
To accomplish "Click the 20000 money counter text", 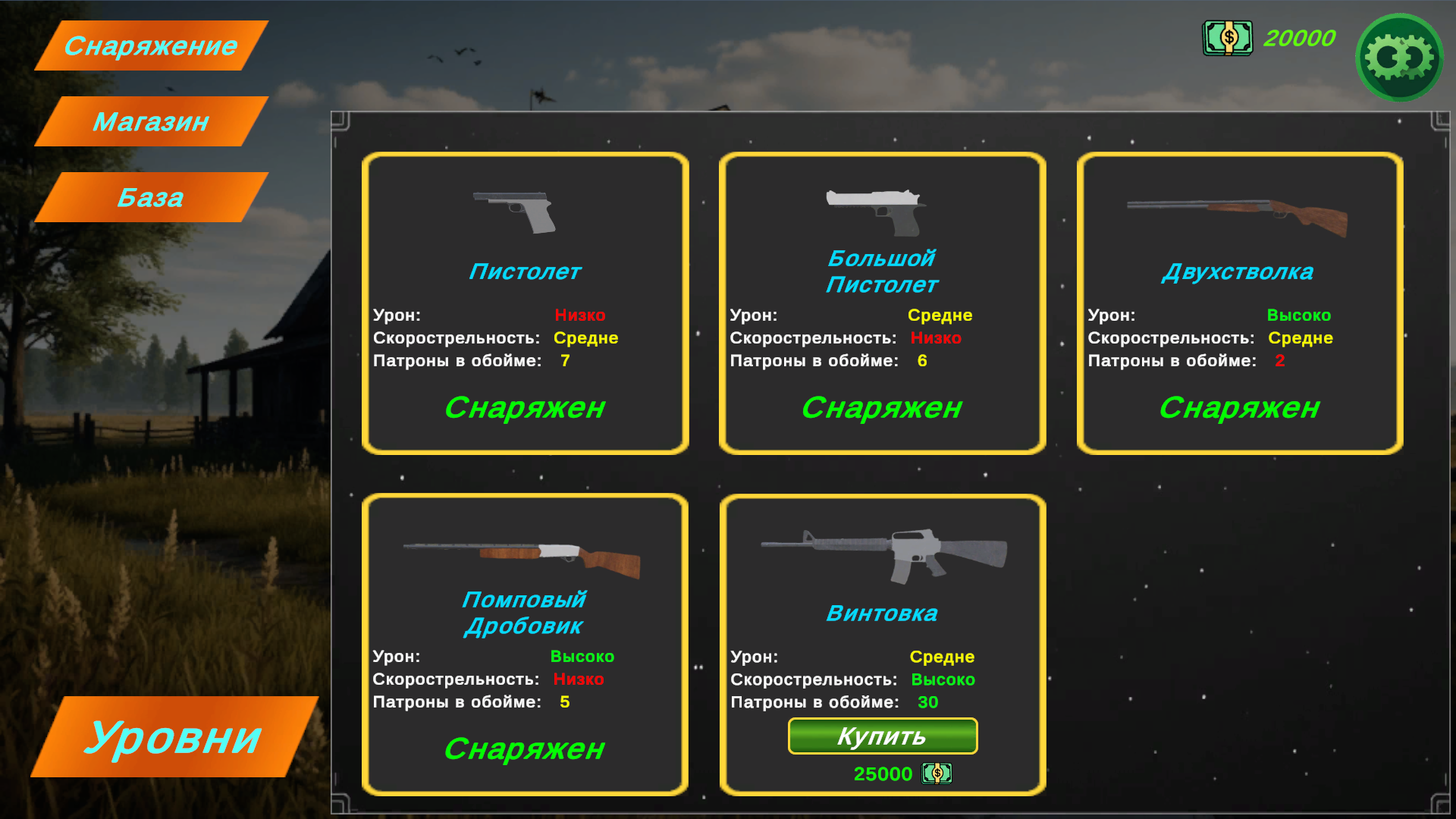I will click(x=1299, y=38).
